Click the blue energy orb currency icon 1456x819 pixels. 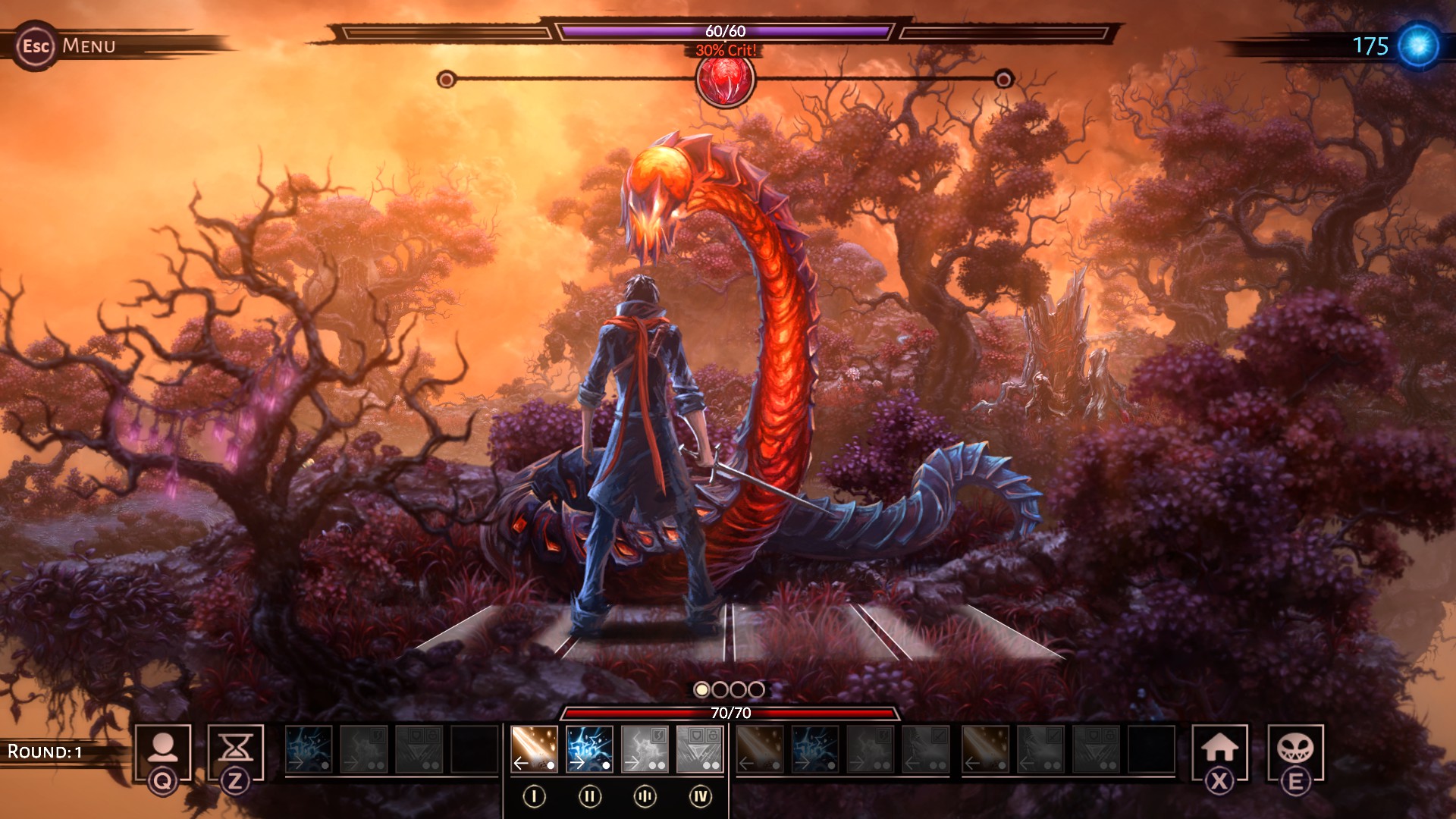1418,45
